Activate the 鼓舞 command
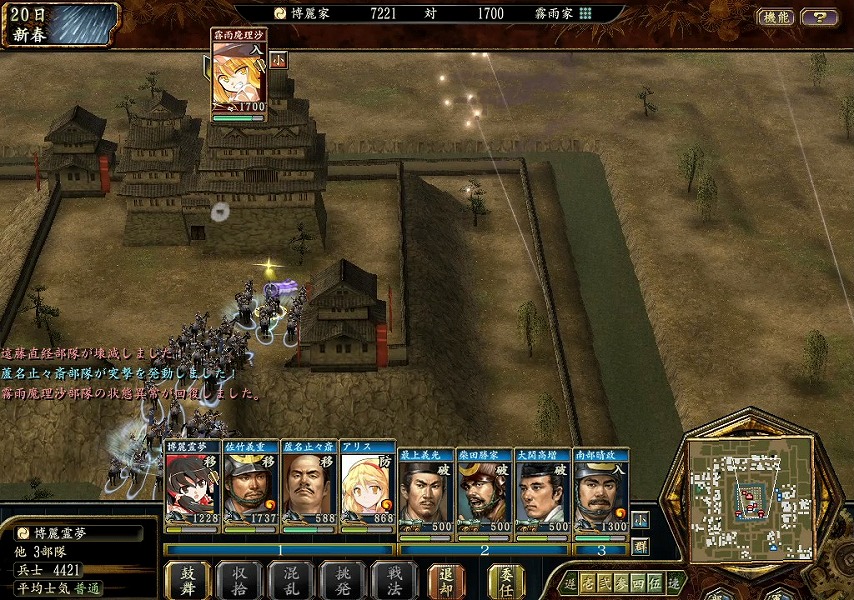Screen dimensions: 854x600 tap(187, 580)
